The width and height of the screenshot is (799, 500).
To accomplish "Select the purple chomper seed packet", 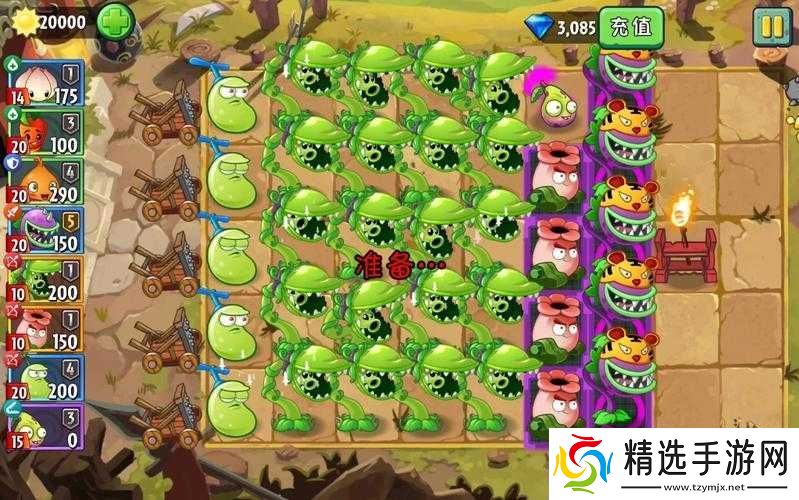I will point(43,230).
